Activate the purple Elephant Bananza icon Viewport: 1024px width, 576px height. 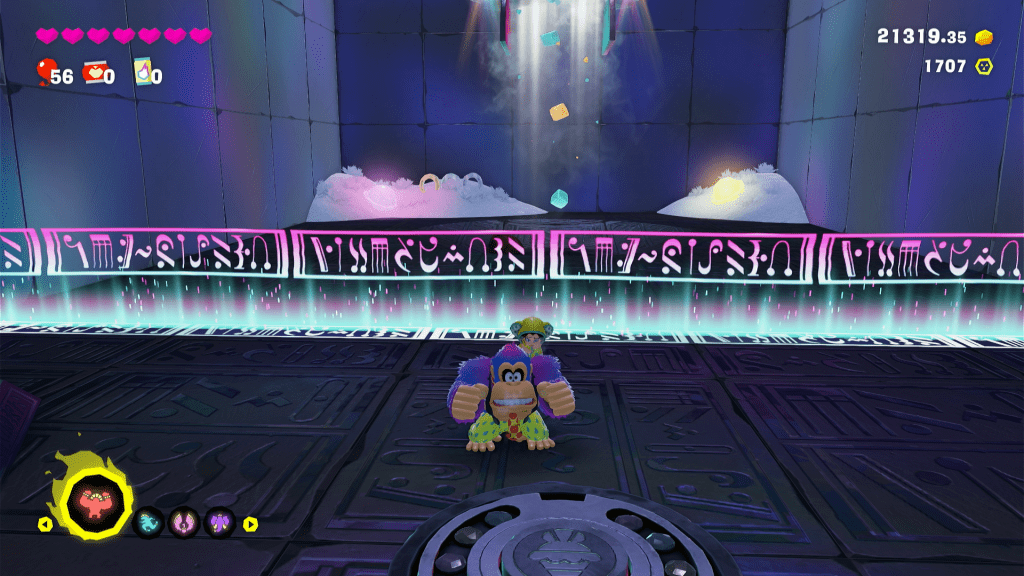click(x=219, y=522)
